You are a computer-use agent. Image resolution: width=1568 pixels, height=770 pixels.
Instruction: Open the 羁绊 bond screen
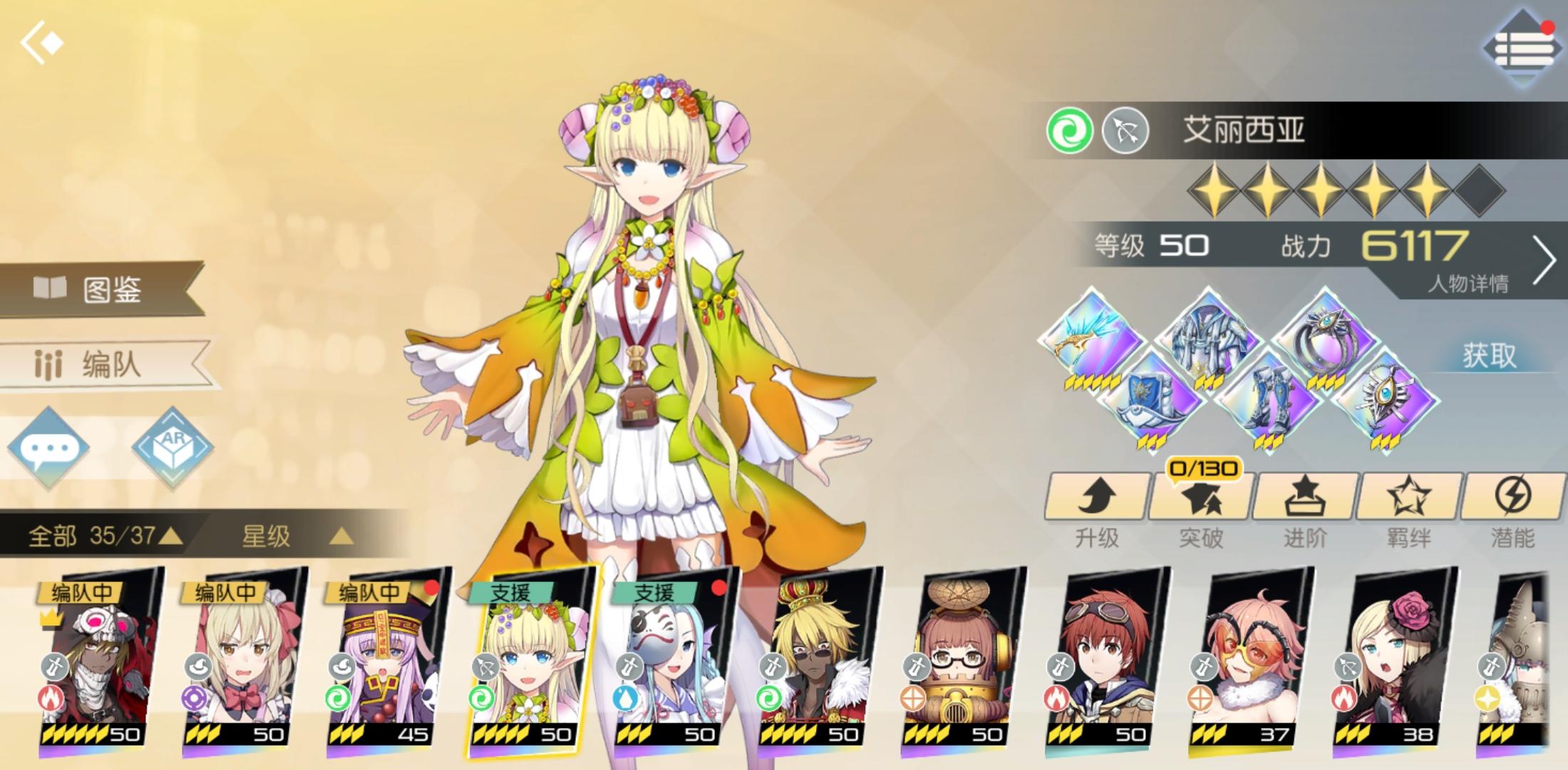coord(1409,508)
